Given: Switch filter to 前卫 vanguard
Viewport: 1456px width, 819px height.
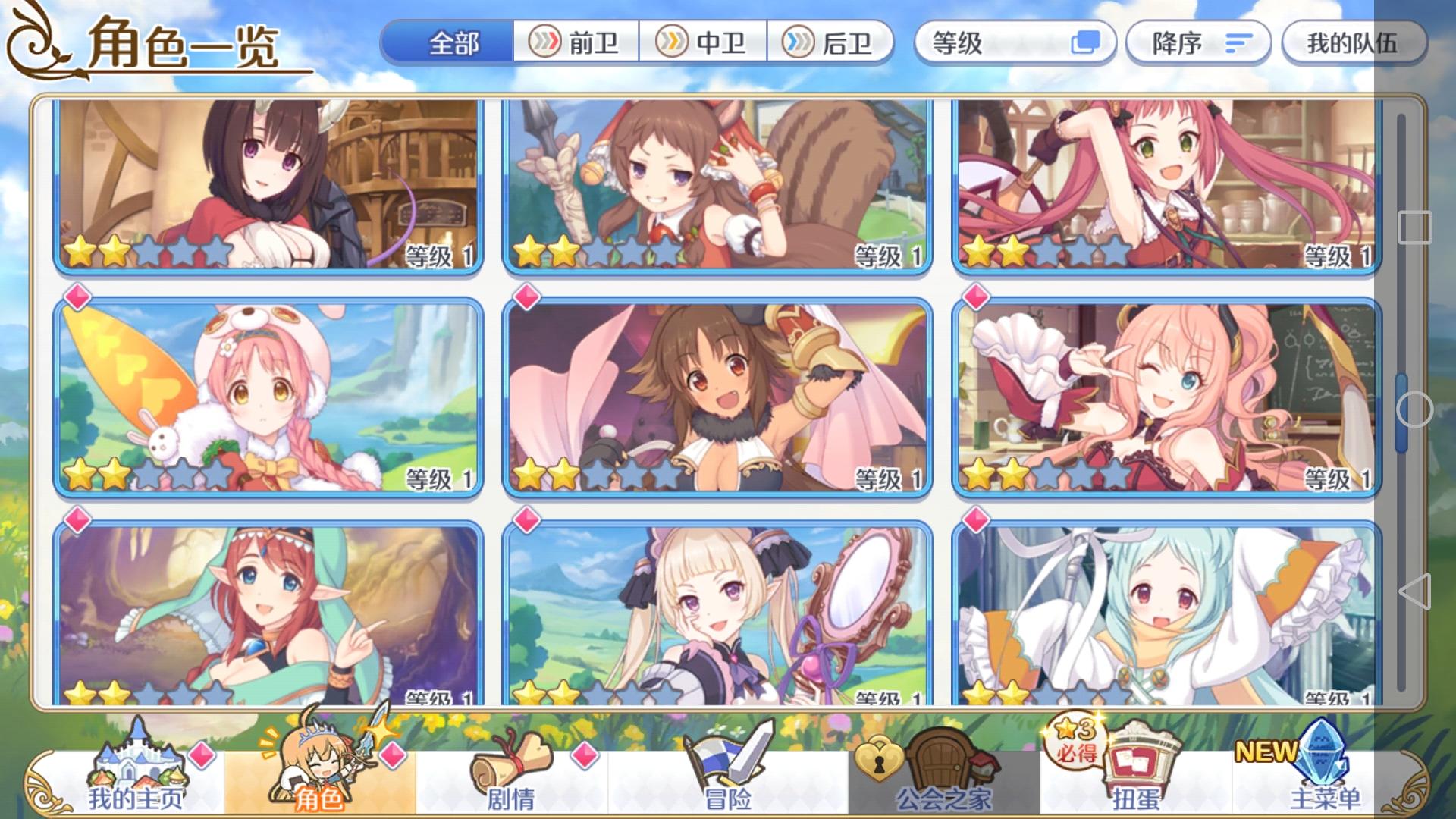Looking at the screenshot, I should point(576,45).
